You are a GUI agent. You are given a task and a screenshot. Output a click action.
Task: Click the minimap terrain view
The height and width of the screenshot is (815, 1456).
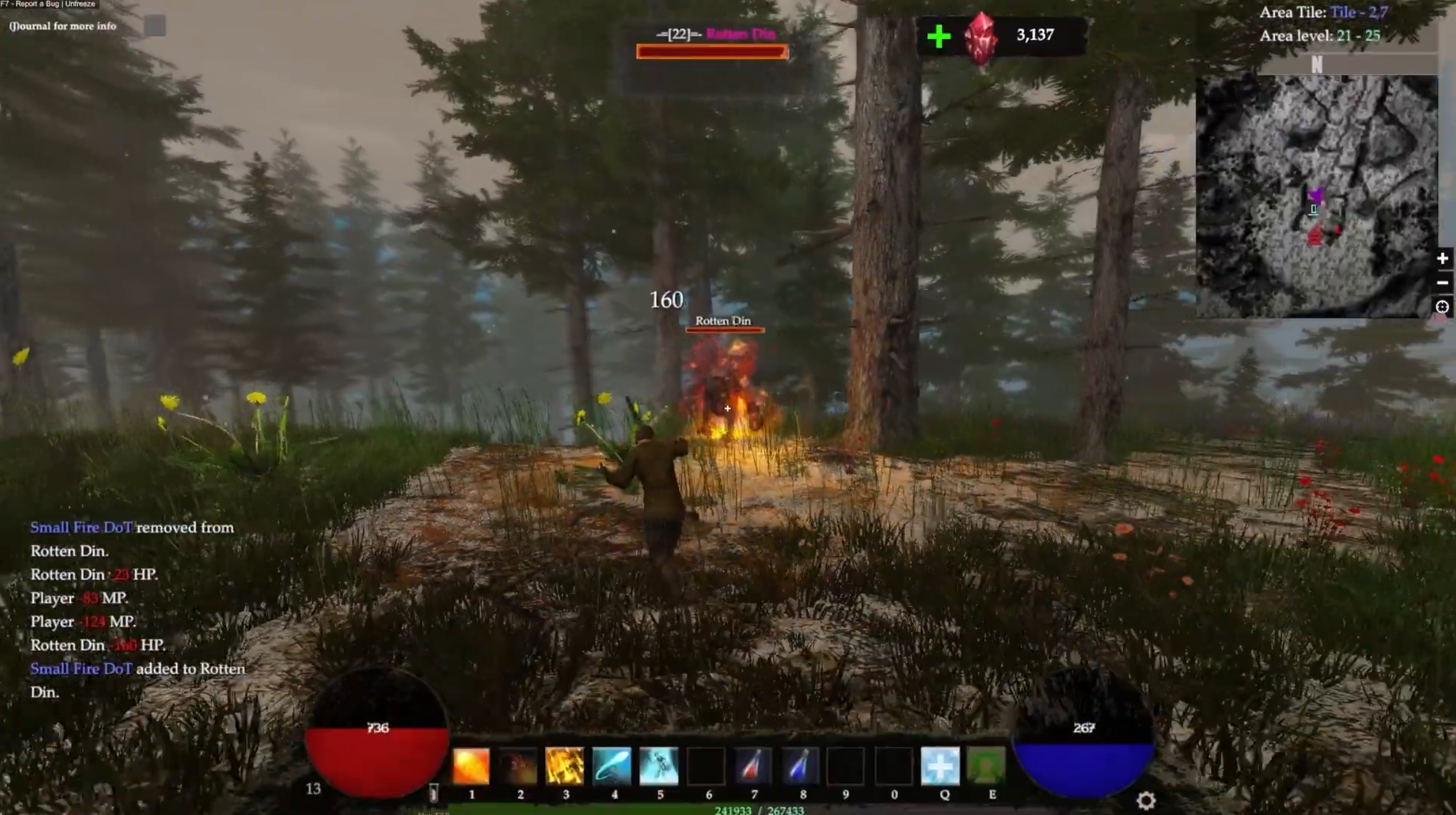[1316, 196]
